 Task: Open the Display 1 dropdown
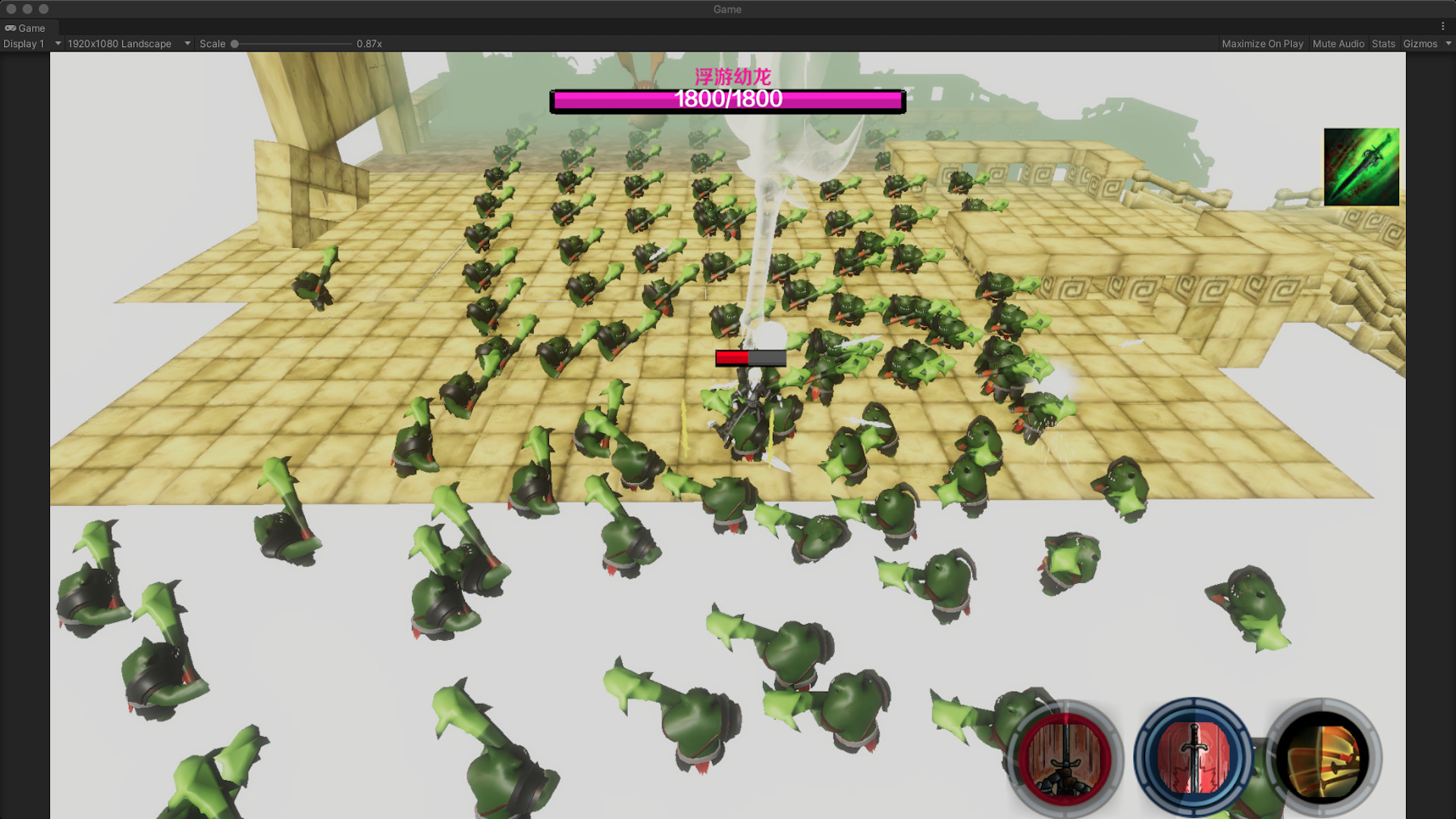(30, 43)
